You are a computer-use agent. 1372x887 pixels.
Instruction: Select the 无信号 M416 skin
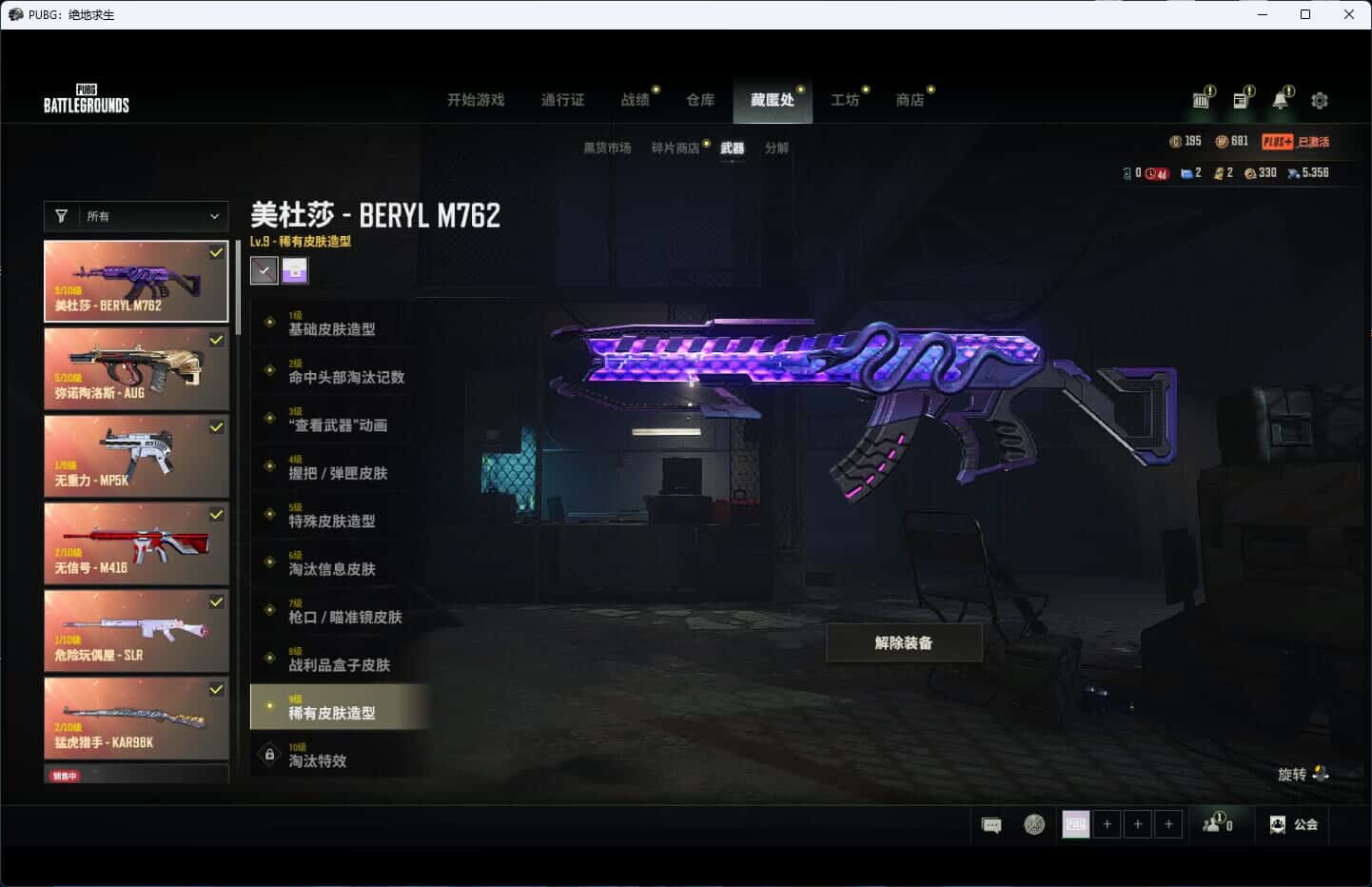tap(136, 543)
